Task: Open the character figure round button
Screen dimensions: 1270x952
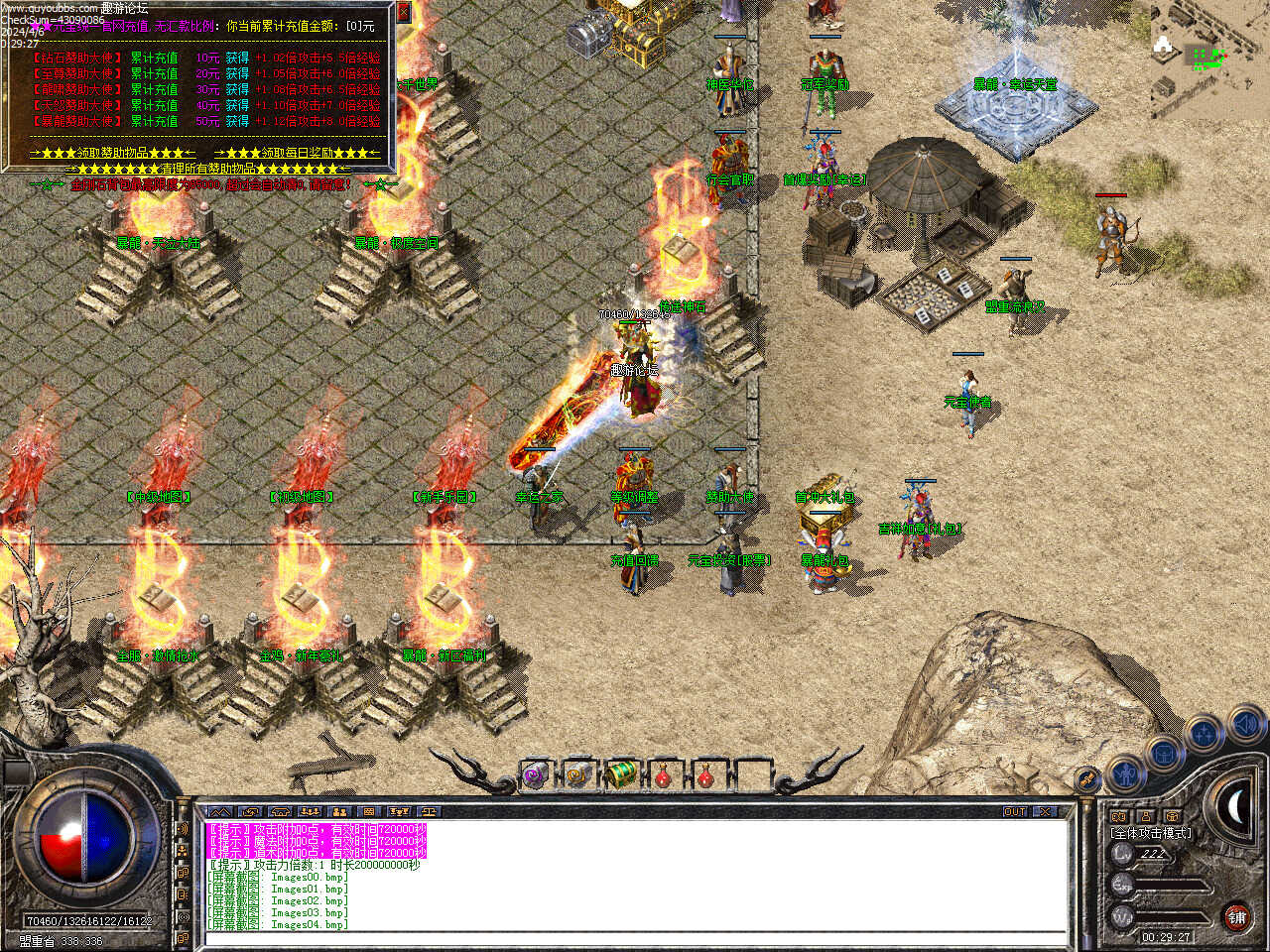Action: tap(1125, 773)
